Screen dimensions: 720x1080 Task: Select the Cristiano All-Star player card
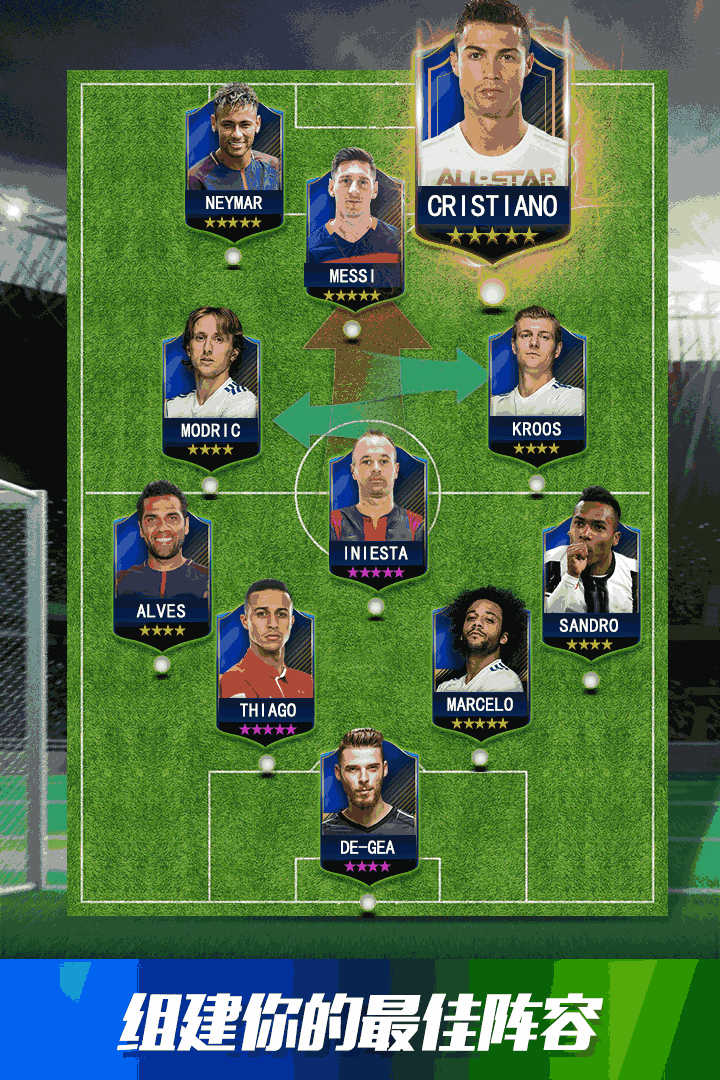[x=492, y=140]
